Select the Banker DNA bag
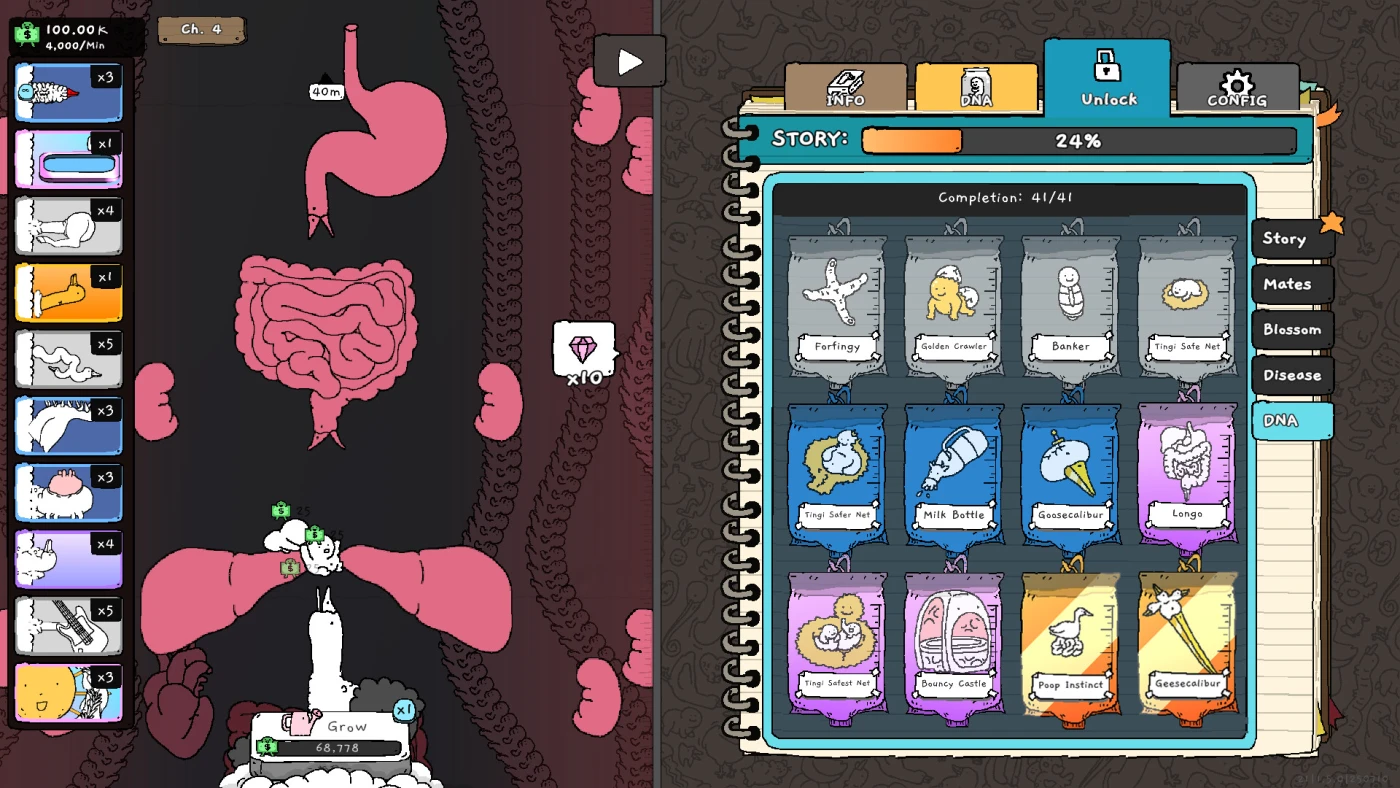This screenshot has height=788, width=1400. tap(1070, 306)
